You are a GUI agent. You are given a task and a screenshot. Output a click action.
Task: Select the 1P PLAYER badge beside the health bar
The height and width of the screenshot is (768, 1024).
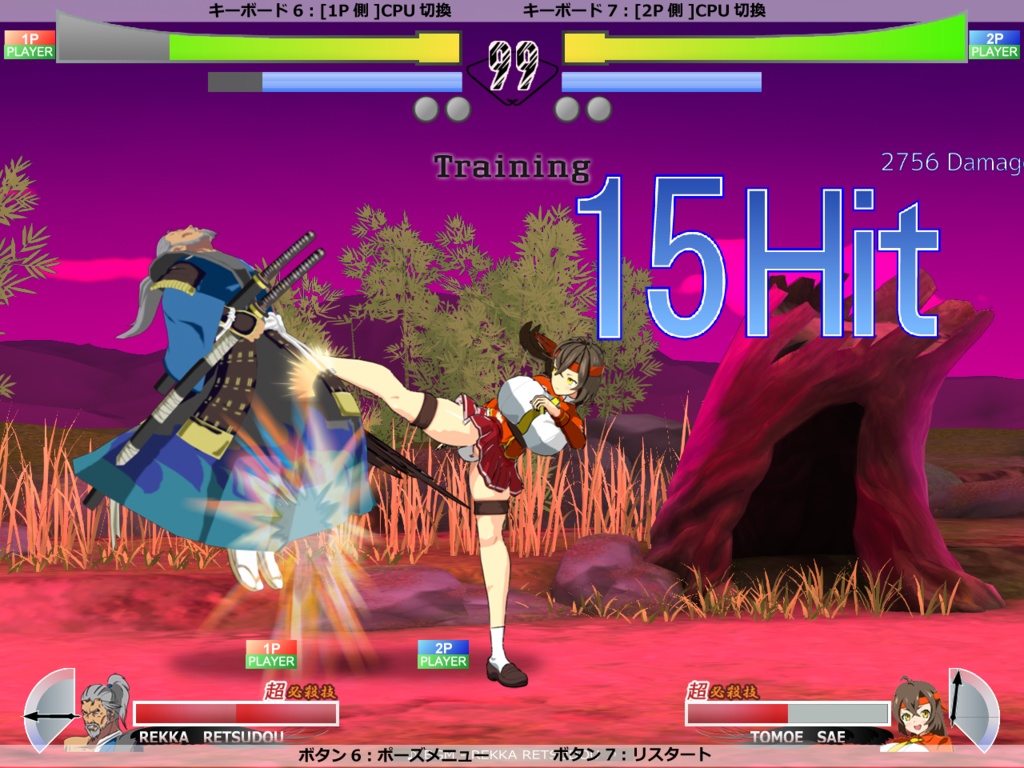(x=29, y=45)
